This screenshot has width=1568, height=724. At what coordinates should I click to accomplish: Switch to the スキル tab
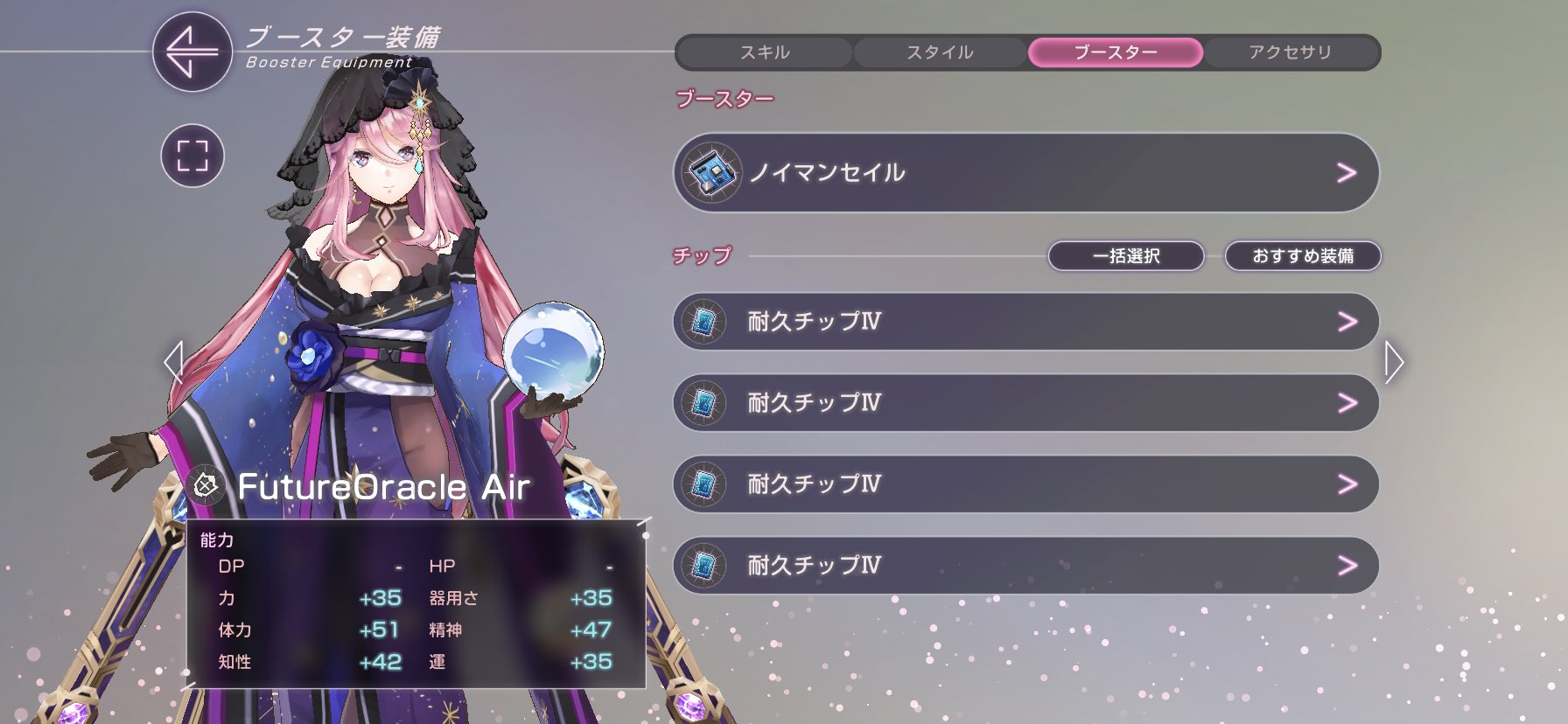tap(762, 52)
